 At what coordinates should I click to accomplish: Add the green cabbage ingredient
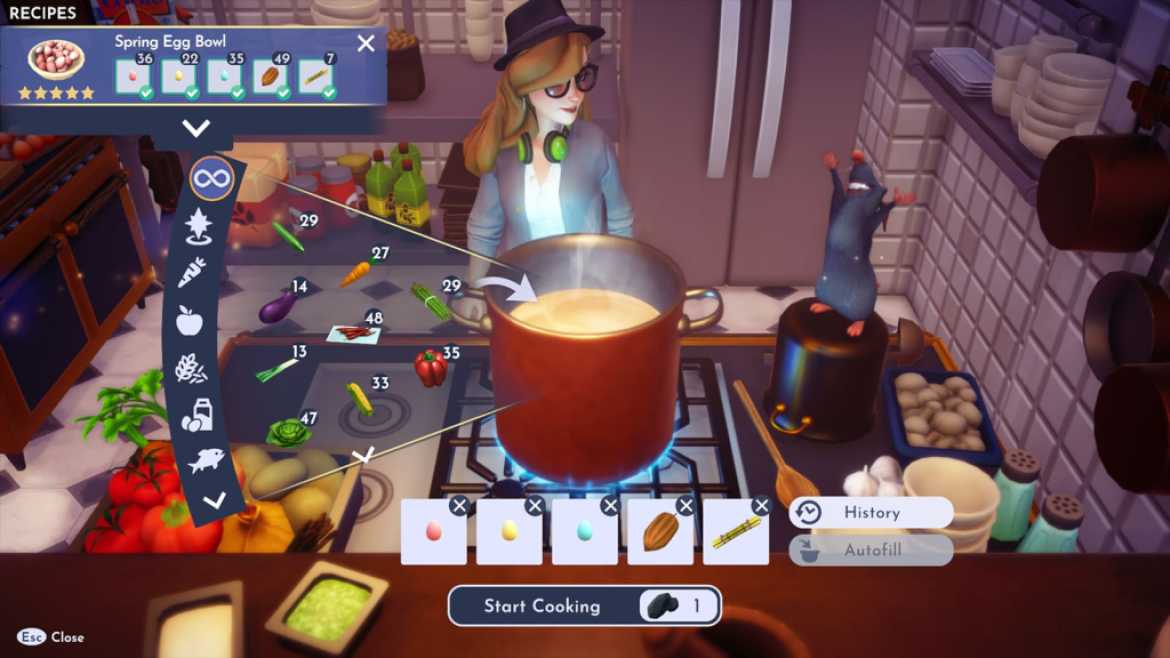tap(287, 433)
